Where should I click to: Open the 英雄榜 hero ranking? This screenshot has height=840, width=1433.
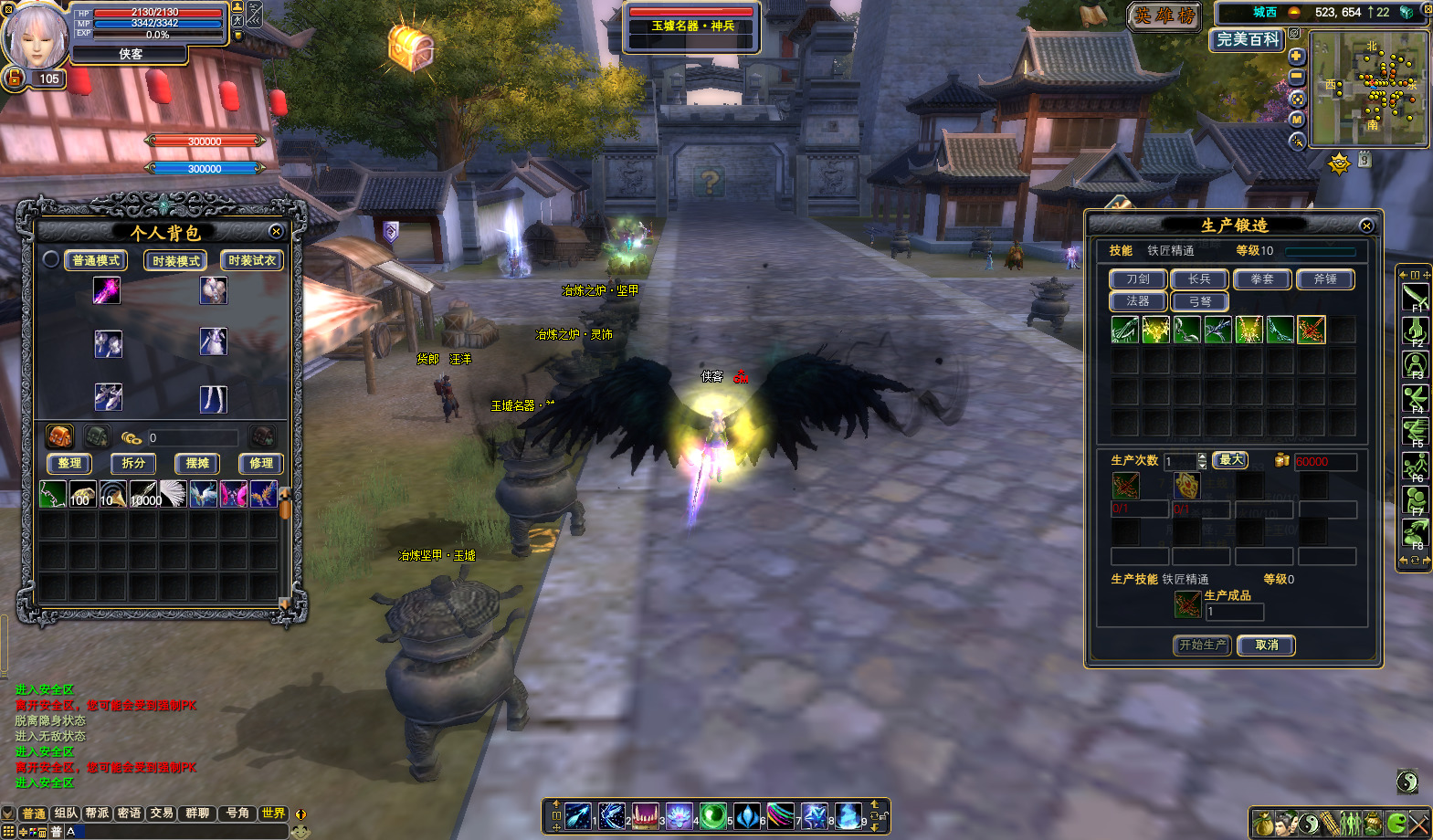pos(1164,16)
